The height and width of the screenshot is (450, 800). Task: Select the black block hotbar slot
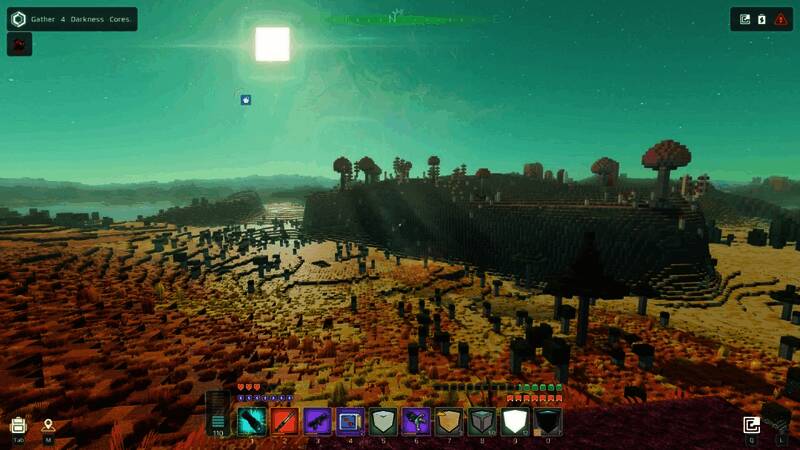click(547, 421)
